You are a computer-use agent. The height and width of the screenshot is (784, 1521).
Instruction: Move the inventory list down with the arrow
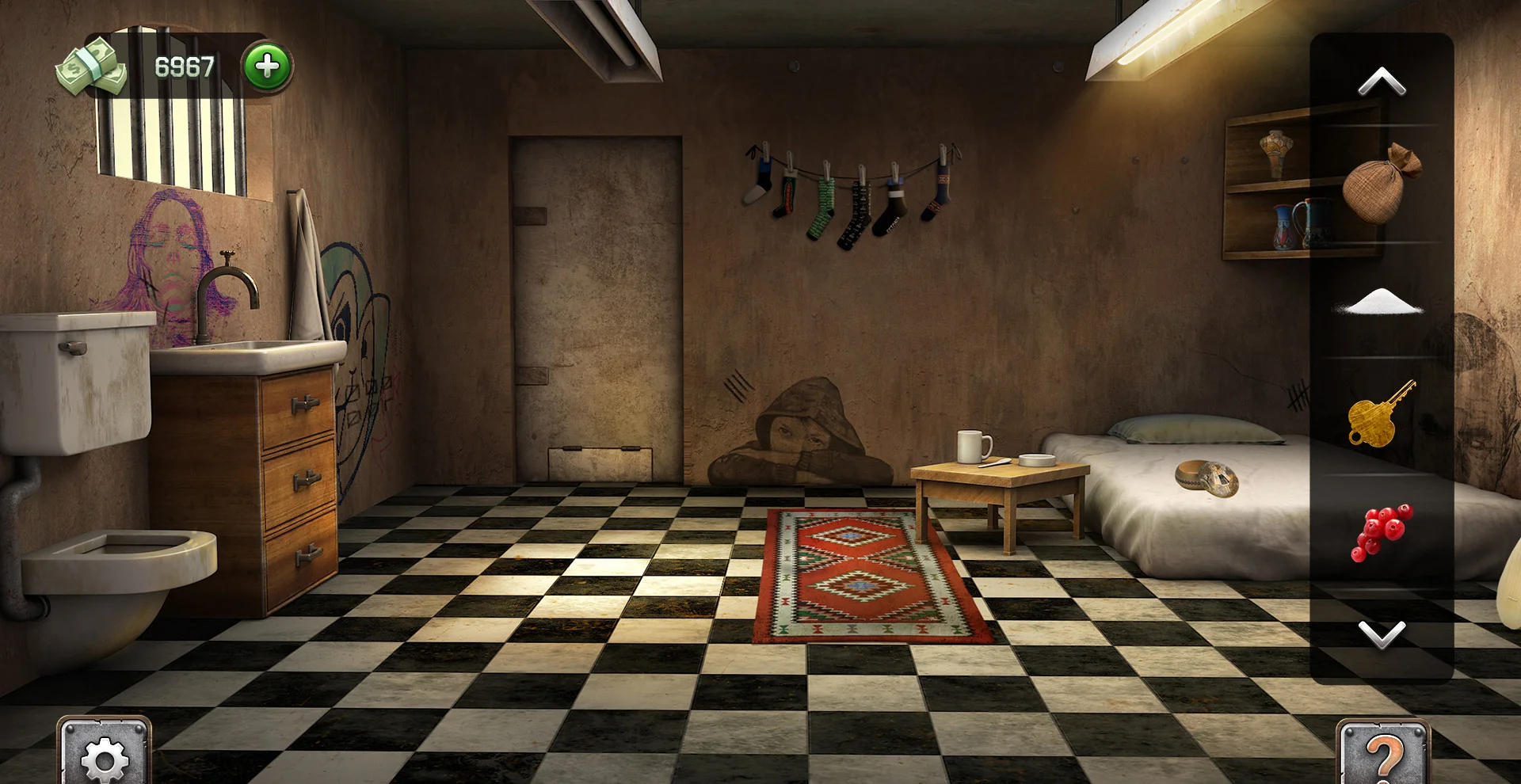pyautogui.click(x=1382, y=634)
